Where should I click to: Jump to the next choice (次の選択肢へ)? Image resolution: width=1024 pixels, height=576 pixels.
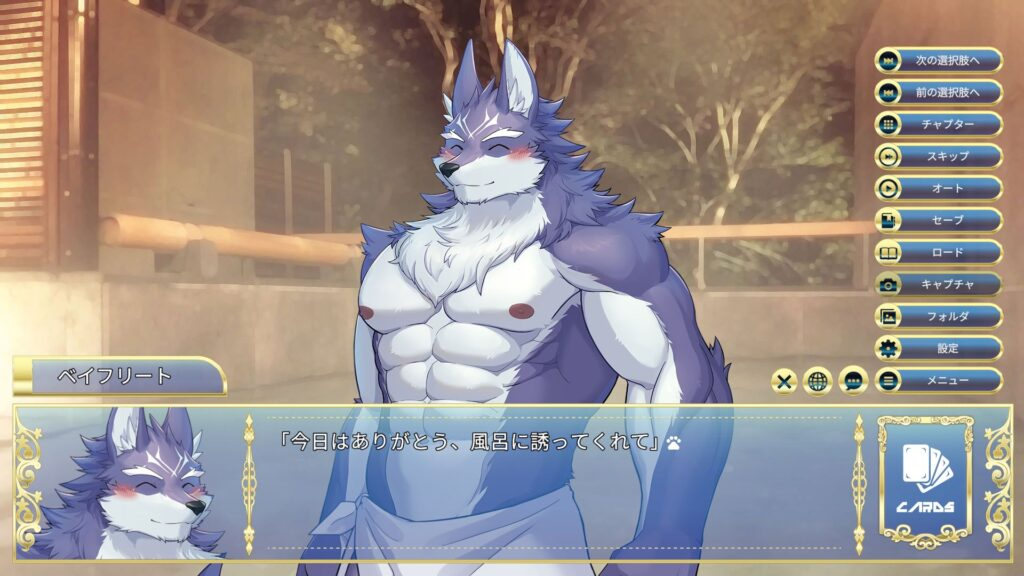tap(938, 60)
